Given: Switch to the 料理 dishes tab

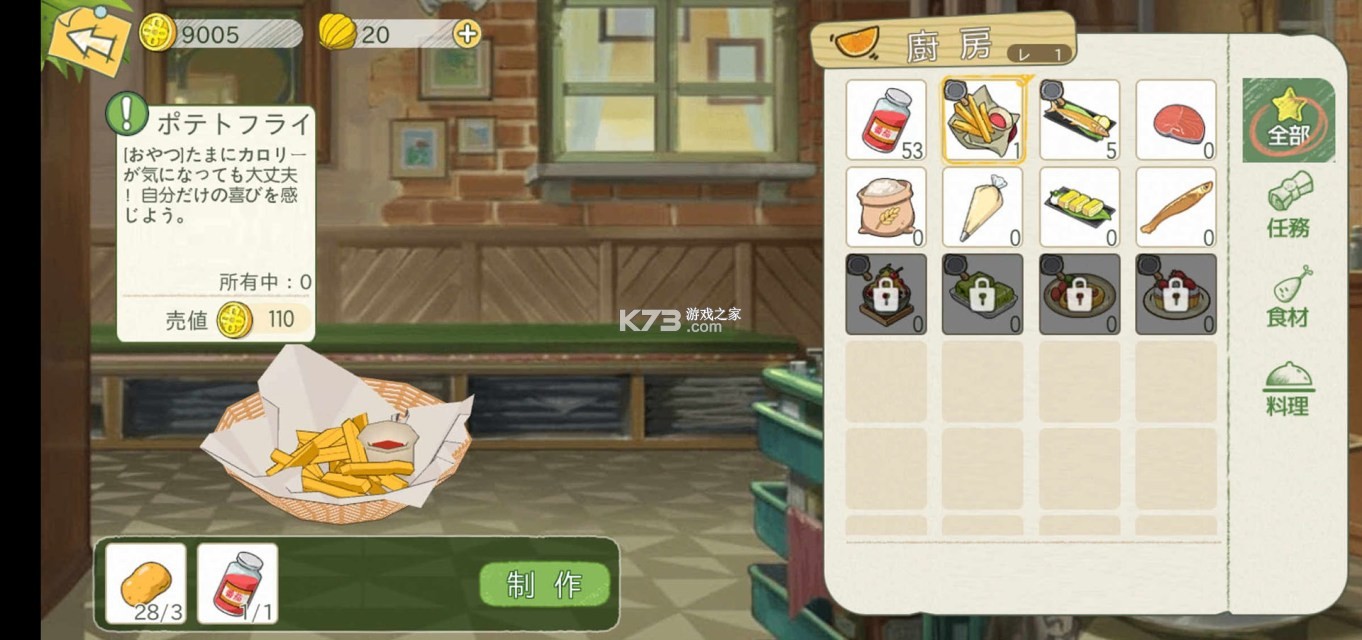Looking at the screenshot, I should pos(1288,388).
